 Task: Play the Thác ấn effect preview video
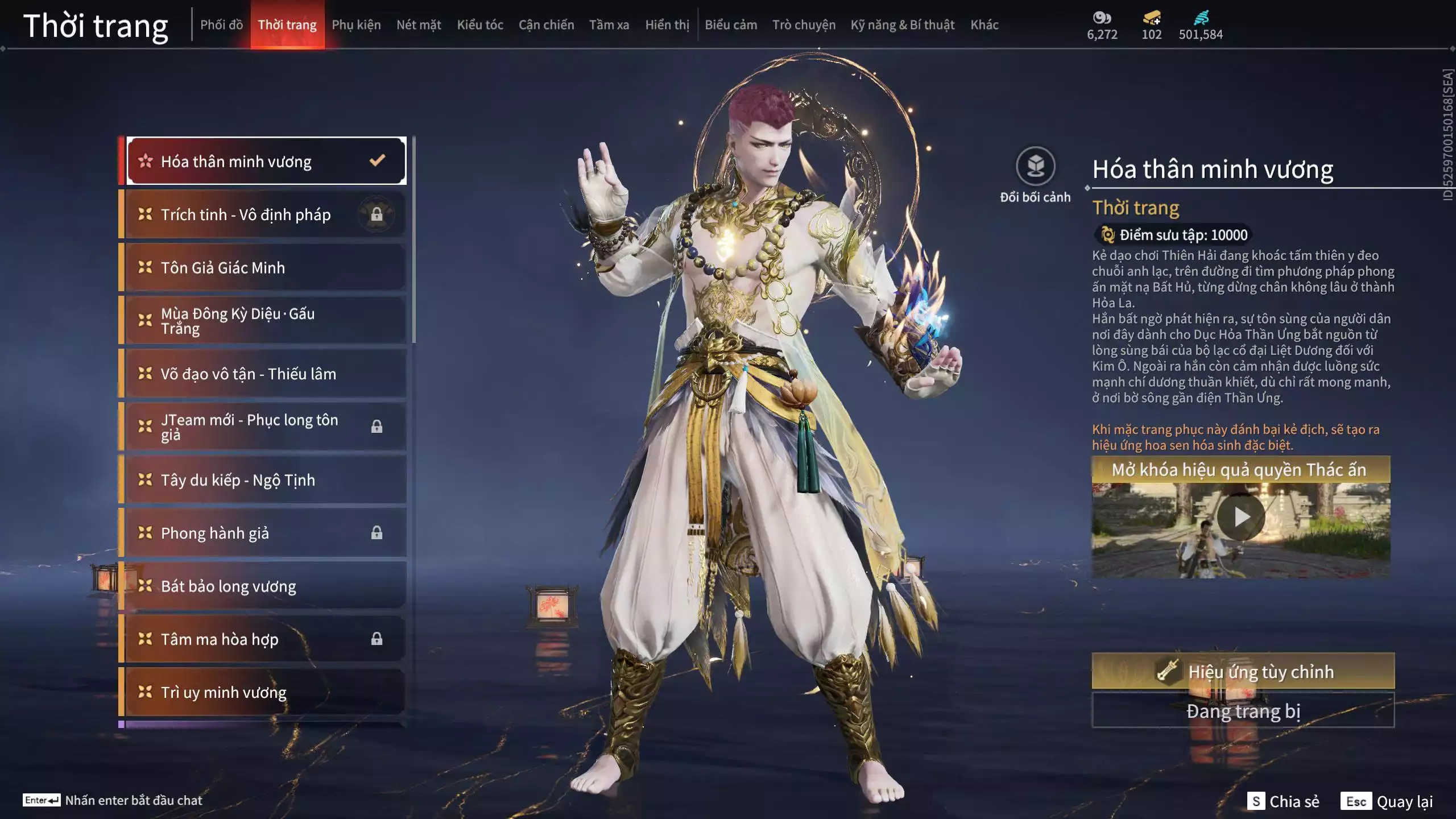[1241, 517]
